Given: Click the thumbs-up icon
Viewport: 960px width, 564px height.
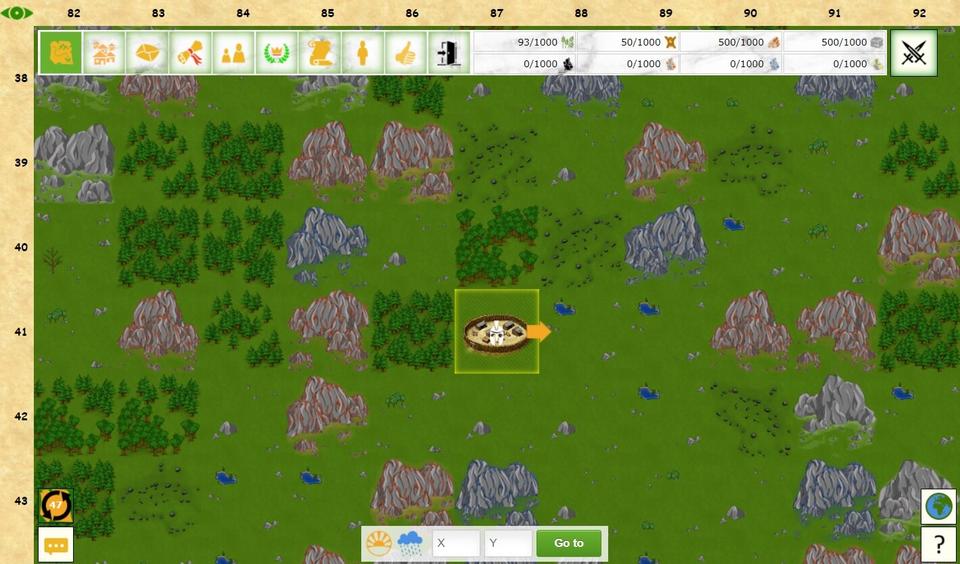Looking at the screenshot, I should 405,52.
